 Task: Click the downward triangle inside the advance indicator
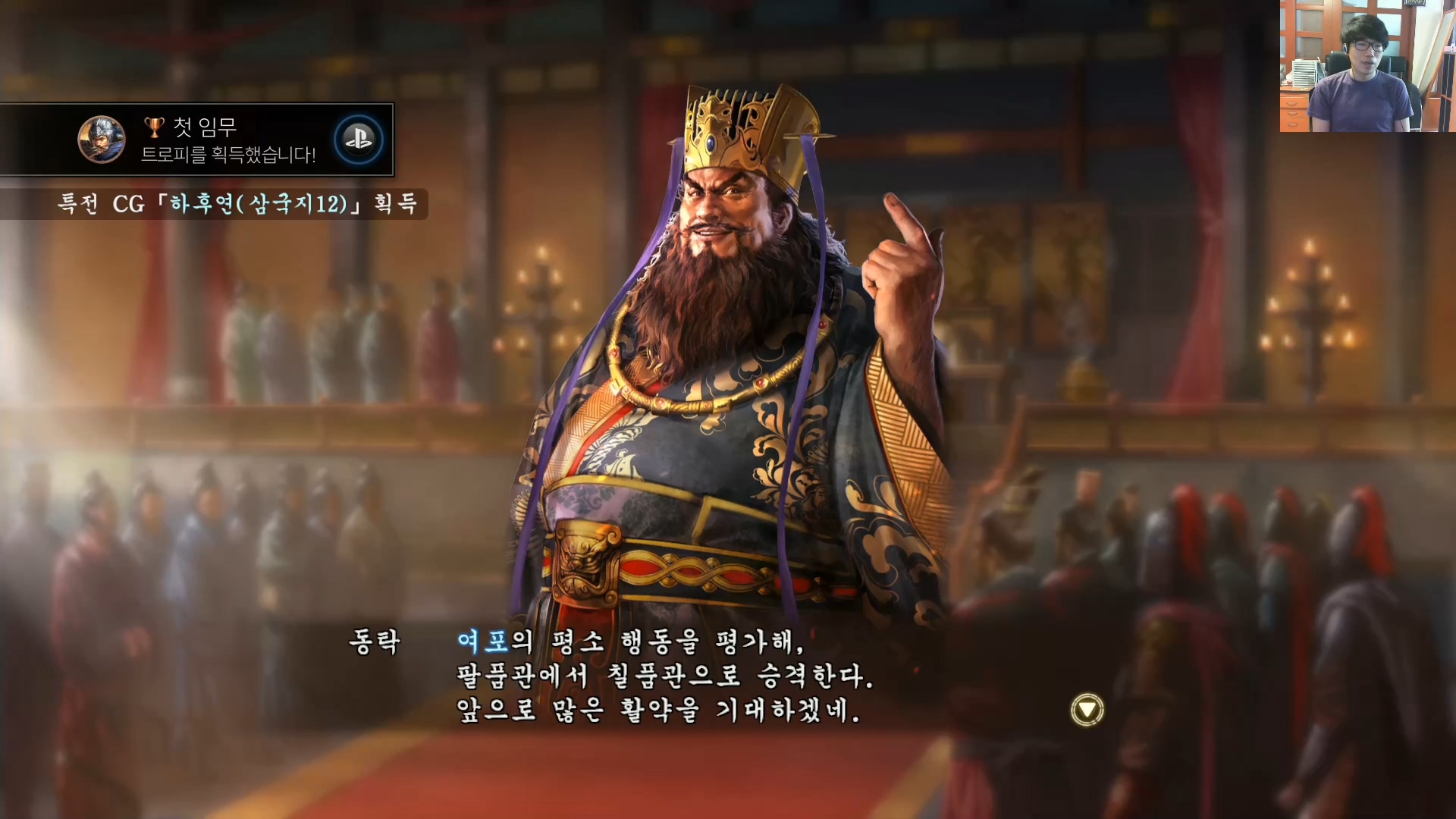1087,708
